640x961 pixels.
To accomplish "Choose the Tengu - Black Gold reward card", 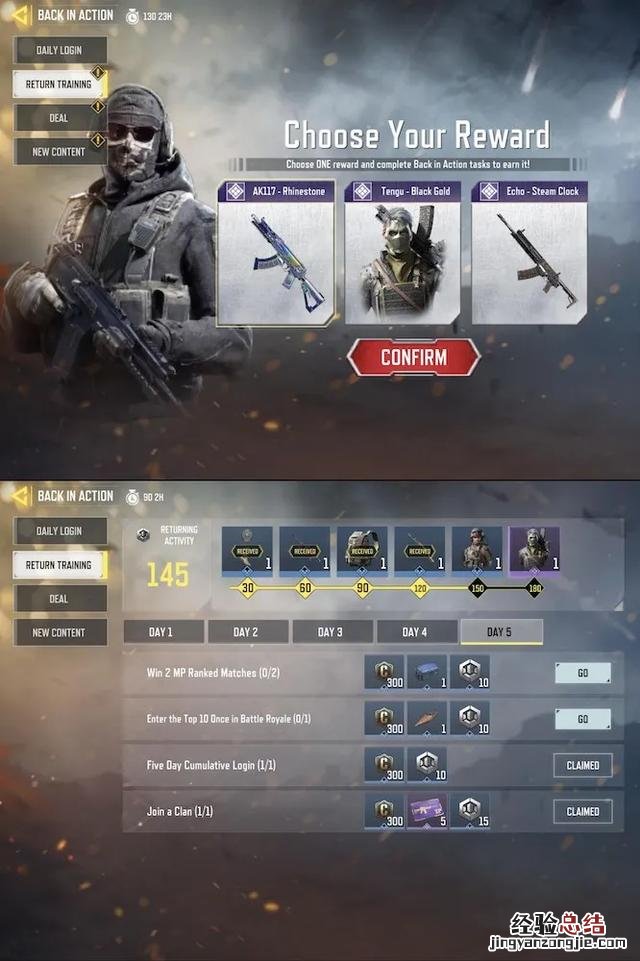I will (x=402, y=253).
